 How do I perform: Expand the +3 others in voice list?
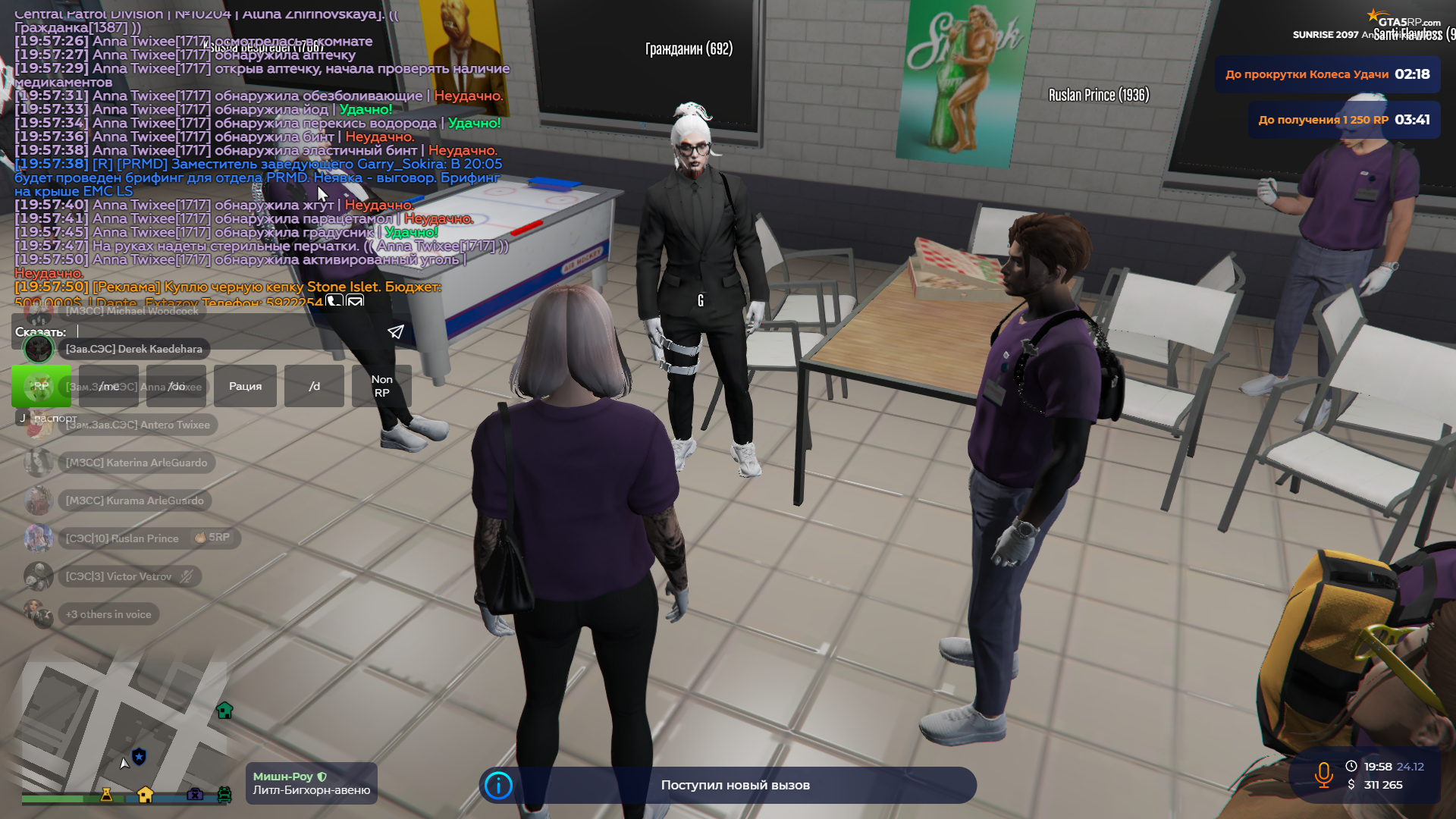108,614
